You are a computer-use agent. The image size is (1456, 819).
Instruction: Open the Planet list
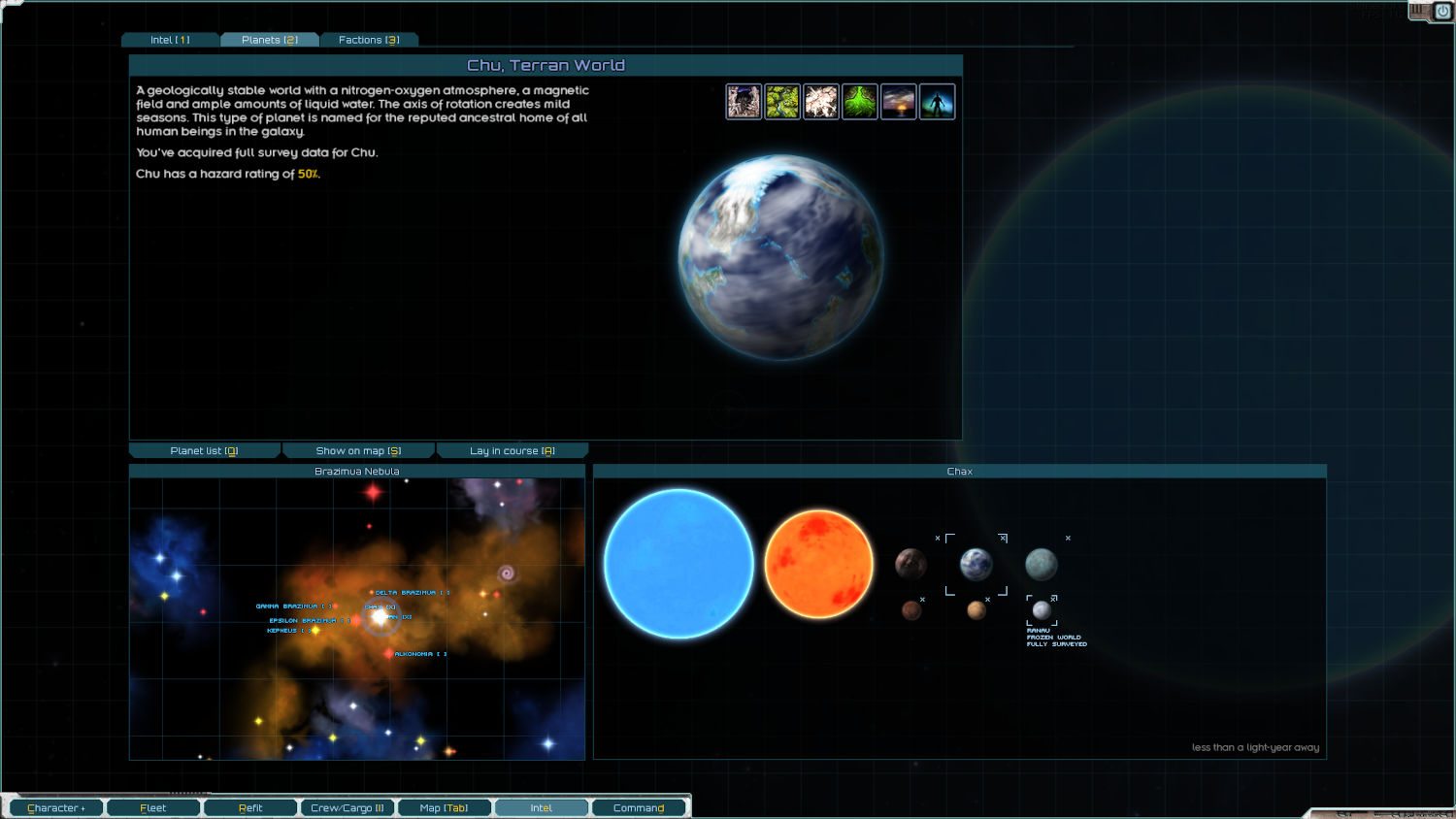point(204,450)
